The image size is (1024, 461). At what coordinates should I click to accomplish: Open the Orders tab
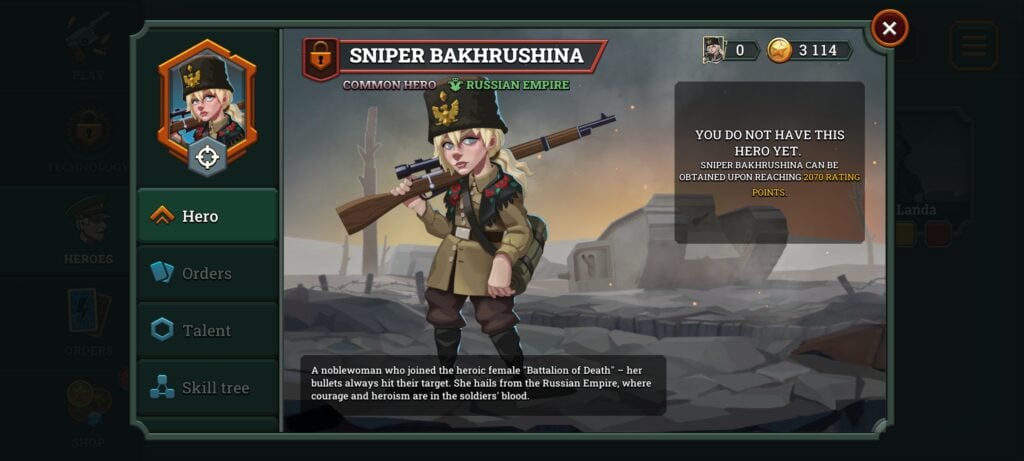click(x=207, y=273)
